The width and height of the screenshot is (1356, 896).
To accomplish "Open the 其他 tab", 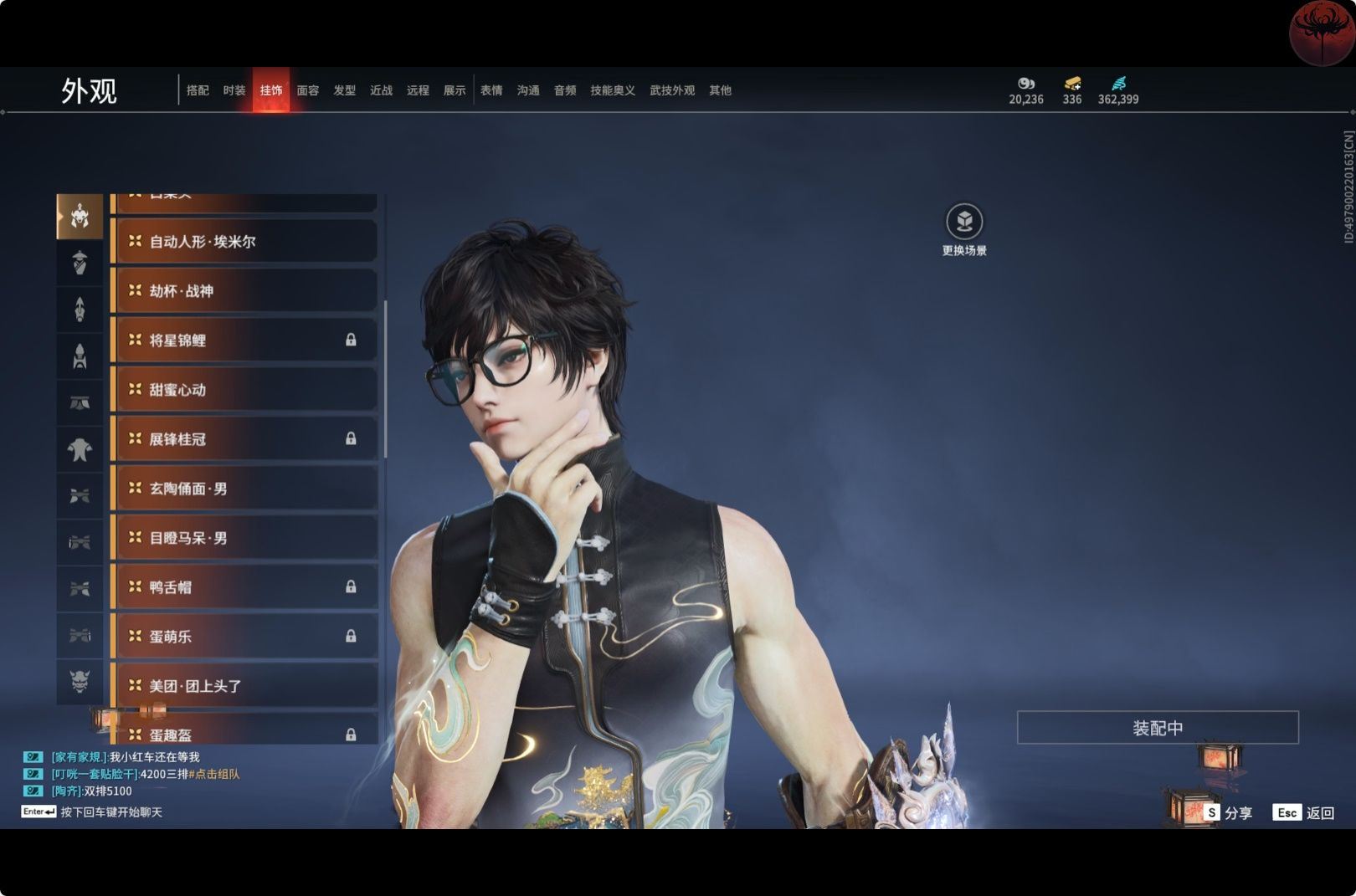I will click(x=720, y=90).
